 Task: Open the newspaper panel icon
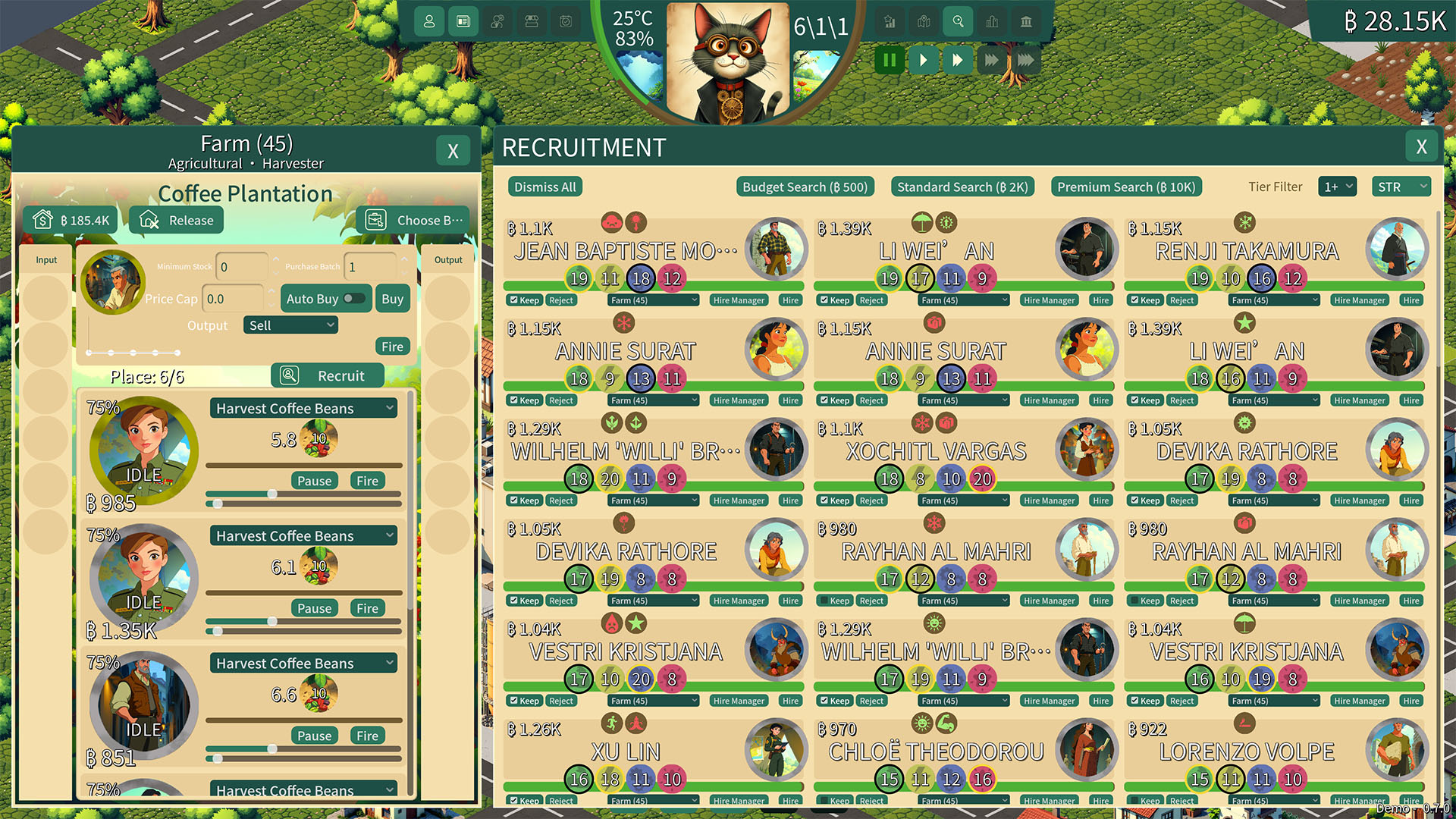click(463, 21)
